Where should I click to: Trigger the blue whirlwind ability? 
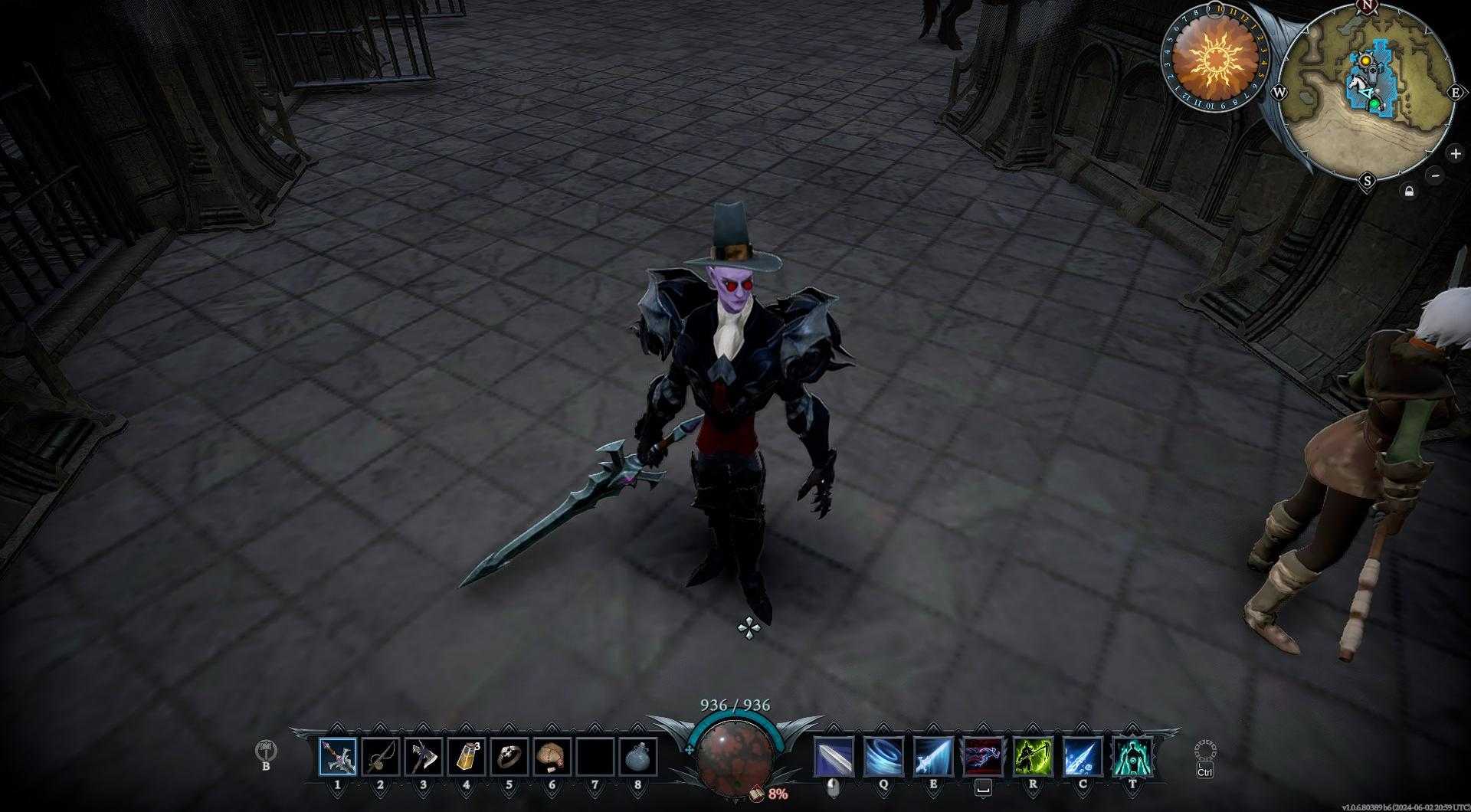click(x=883, y=757)
